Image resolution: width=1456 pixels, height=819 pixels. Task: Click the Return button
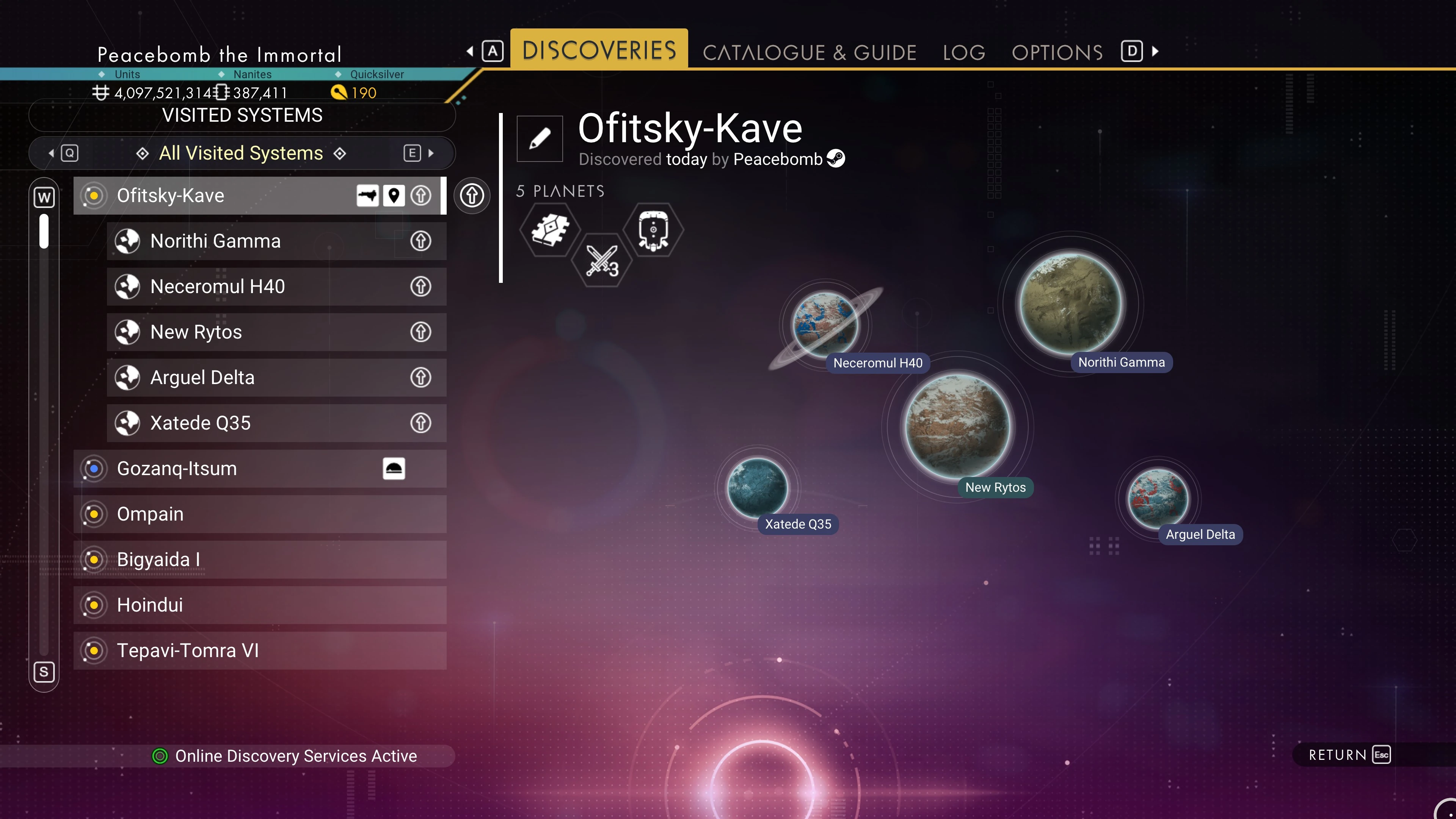click(1348, 755)
